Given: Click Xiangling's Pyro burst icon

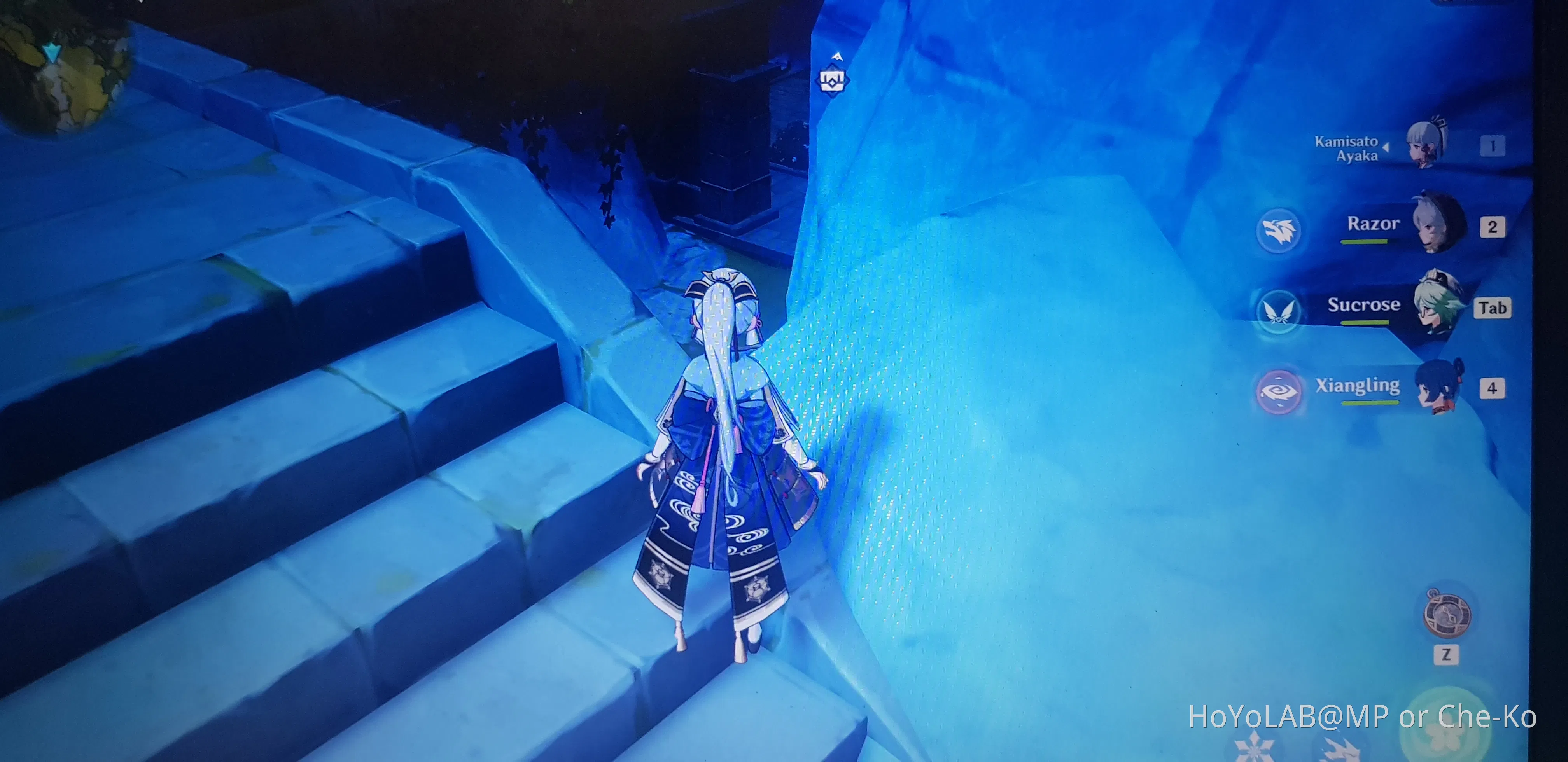Looking at the screenshot, I should point(1281,391).
